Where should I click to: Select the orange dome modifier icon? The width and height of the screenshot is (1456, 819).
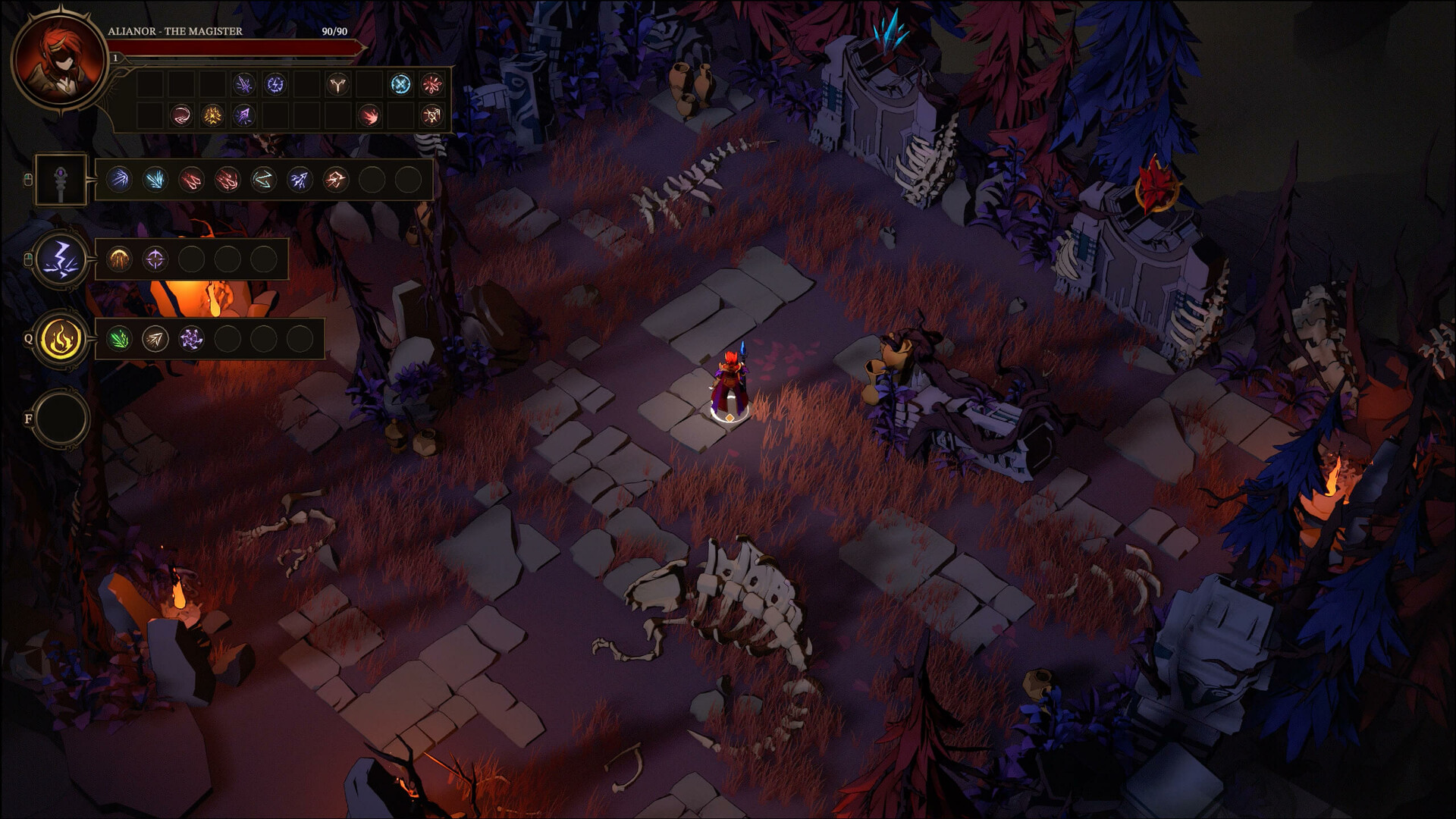(x=119, y=259)
